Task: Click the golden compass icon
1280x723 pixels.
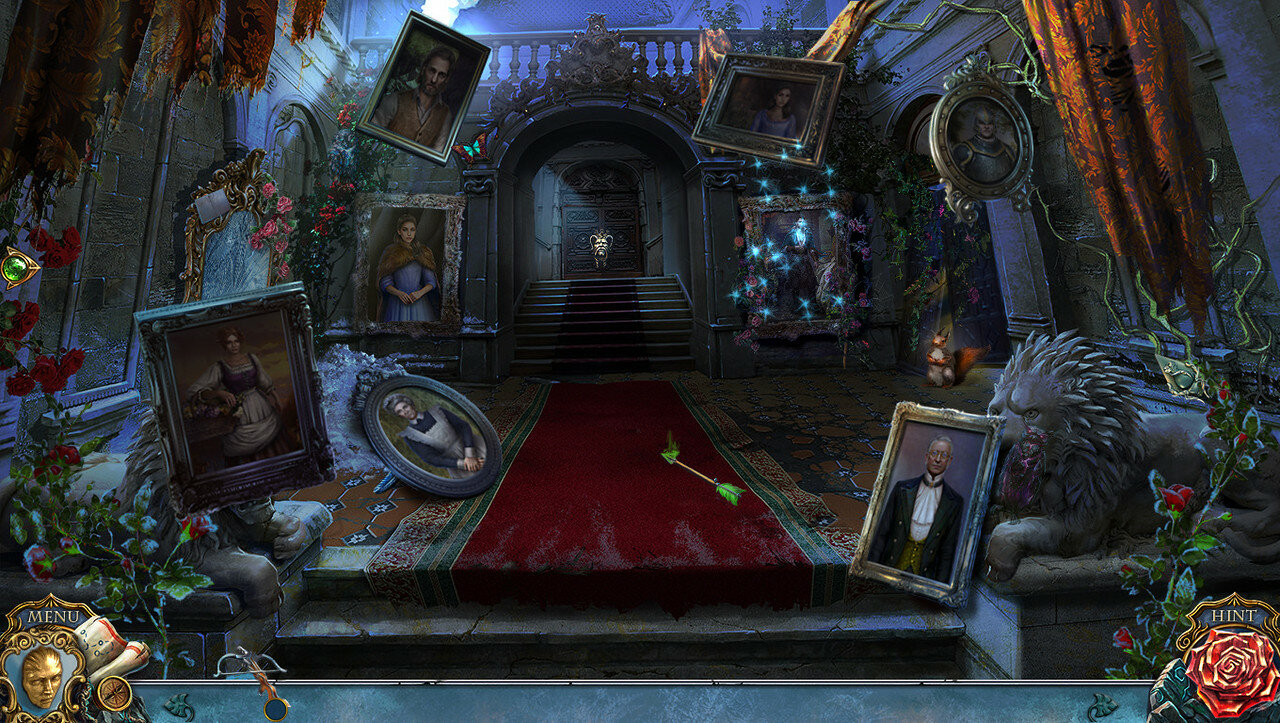Action: (115, 692)
